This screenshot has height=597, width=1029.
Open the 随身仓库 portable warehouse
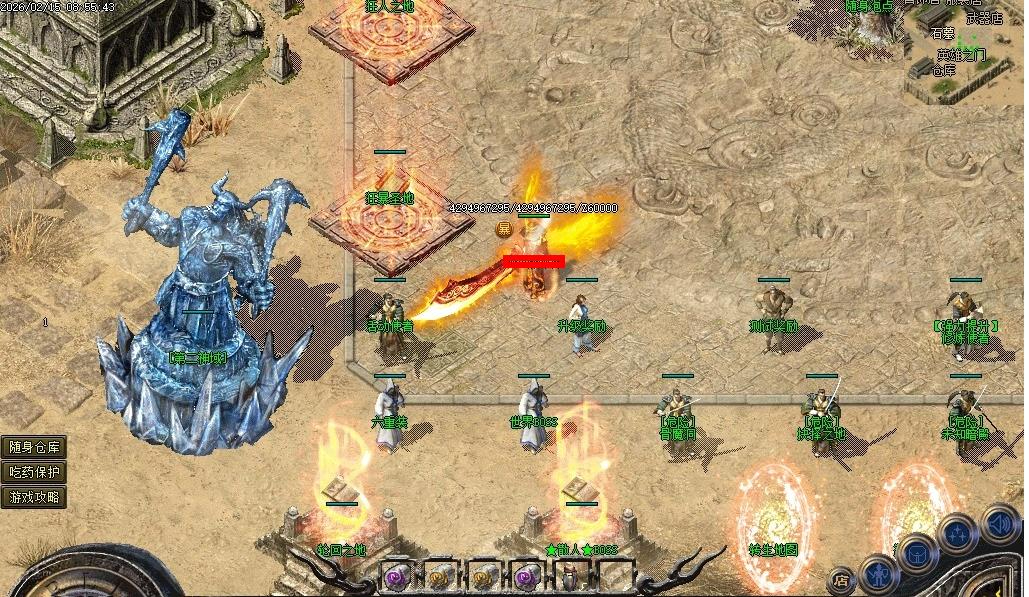point(34,447)
